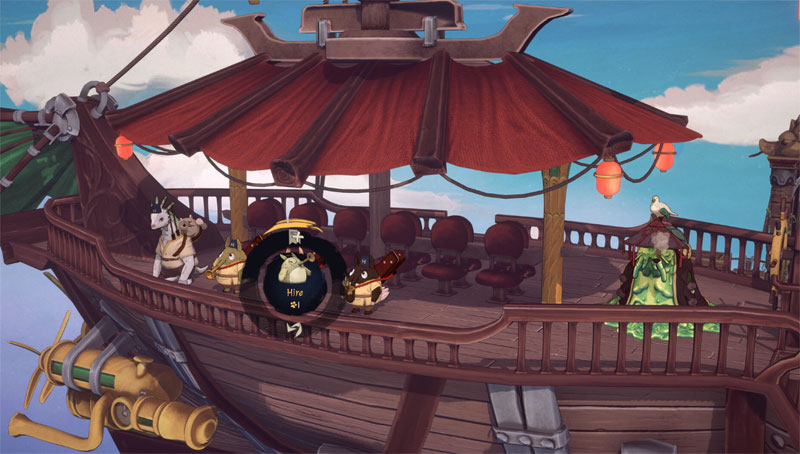The width and height of the screenshot is (800, 454).
Task: Select the flag icon atop the radial menu
Action: pos(295,238)
